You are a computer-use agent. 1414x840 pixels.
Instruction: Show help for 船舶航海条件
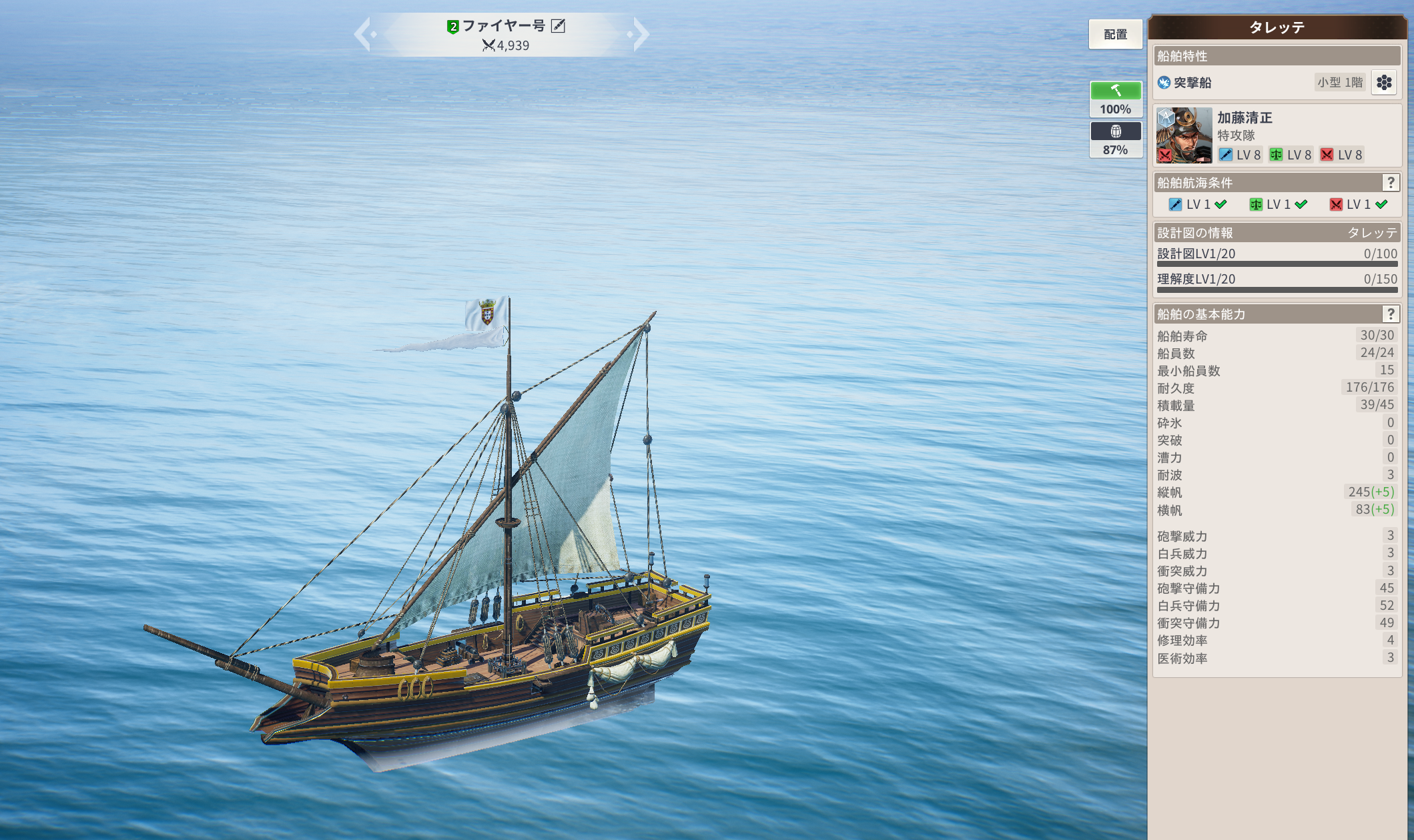point(1391,182)
